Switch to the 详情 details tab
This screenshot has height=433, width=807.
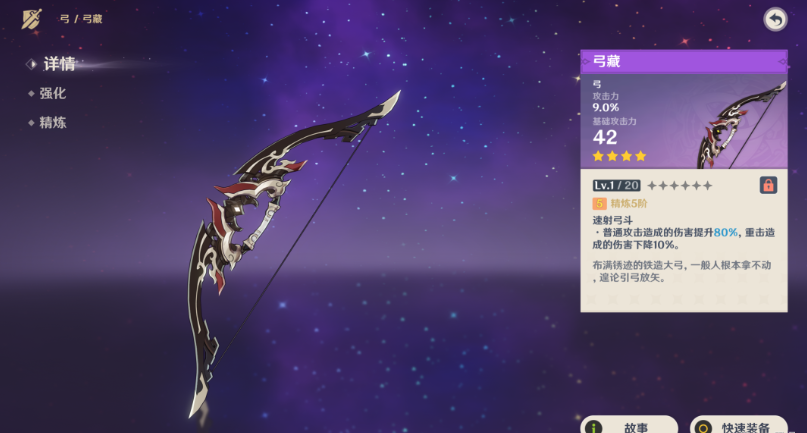[58, 64]
